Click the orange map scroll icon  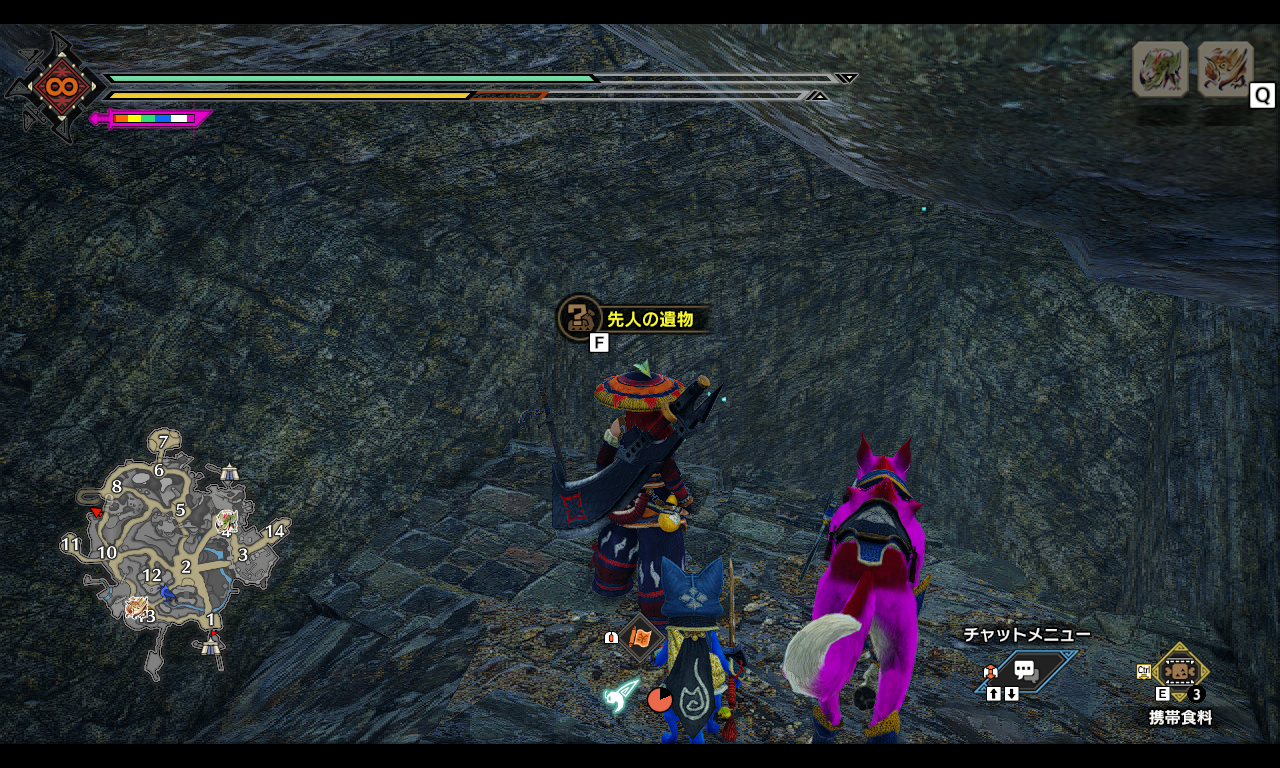tap(641, 637)
